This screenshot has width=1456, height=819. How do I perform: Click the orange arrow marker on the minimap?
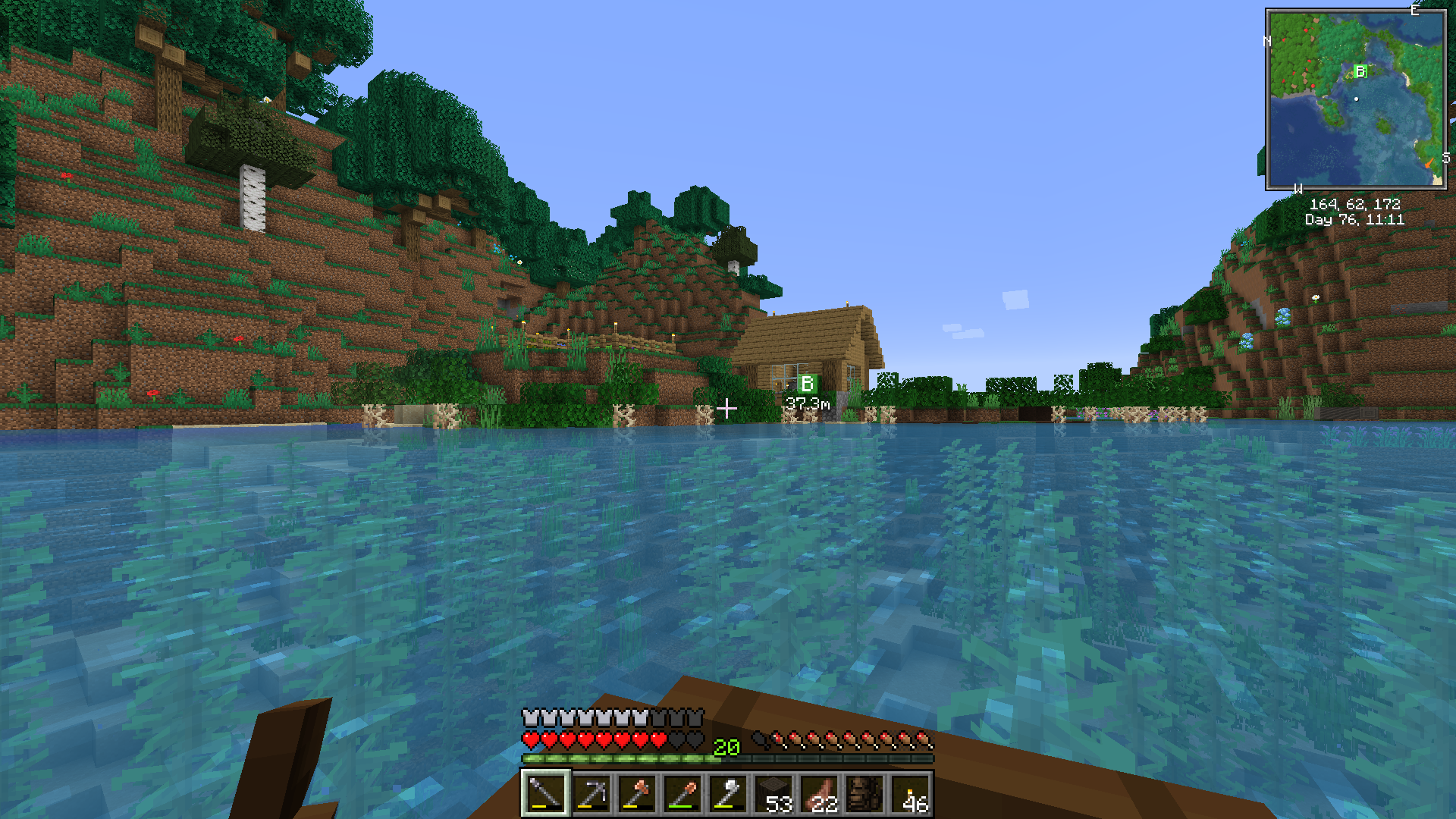(1429, 162)
